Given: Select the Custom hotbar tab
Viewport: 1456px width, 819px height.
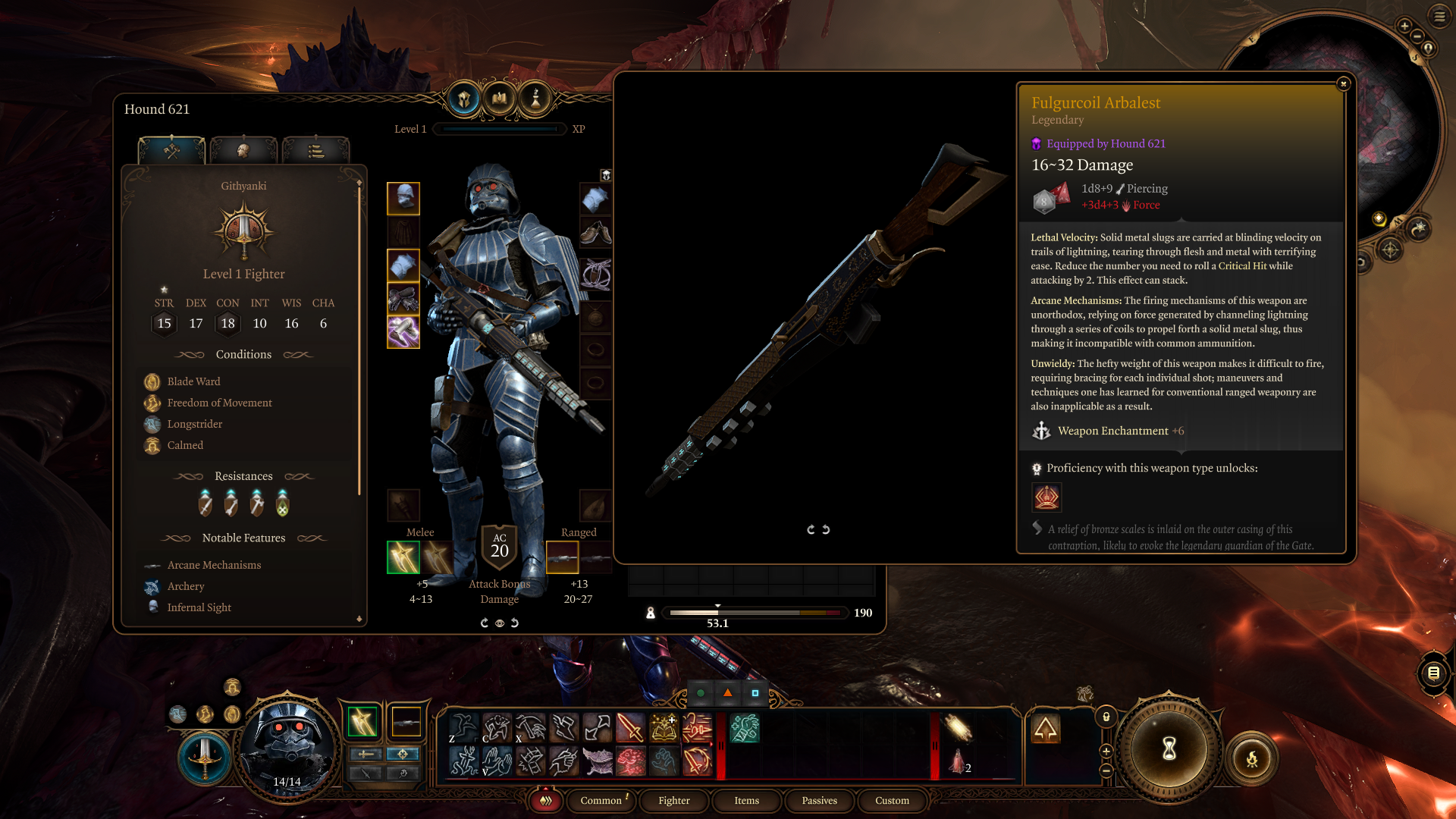Looking at the screenshot, I should 892,800.
